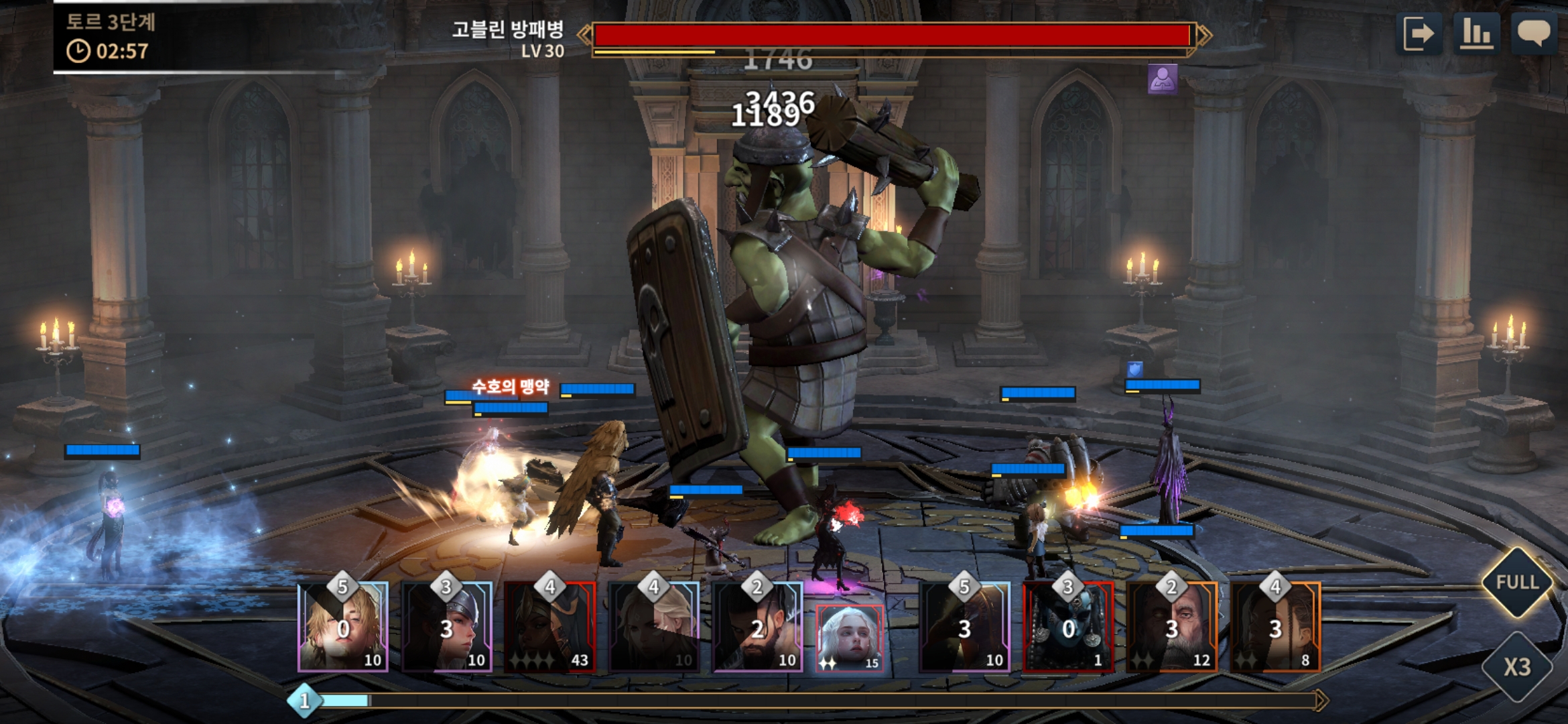Choose the grey-bearded old man card
1568x724 pixels.
tap(1172, 627)
